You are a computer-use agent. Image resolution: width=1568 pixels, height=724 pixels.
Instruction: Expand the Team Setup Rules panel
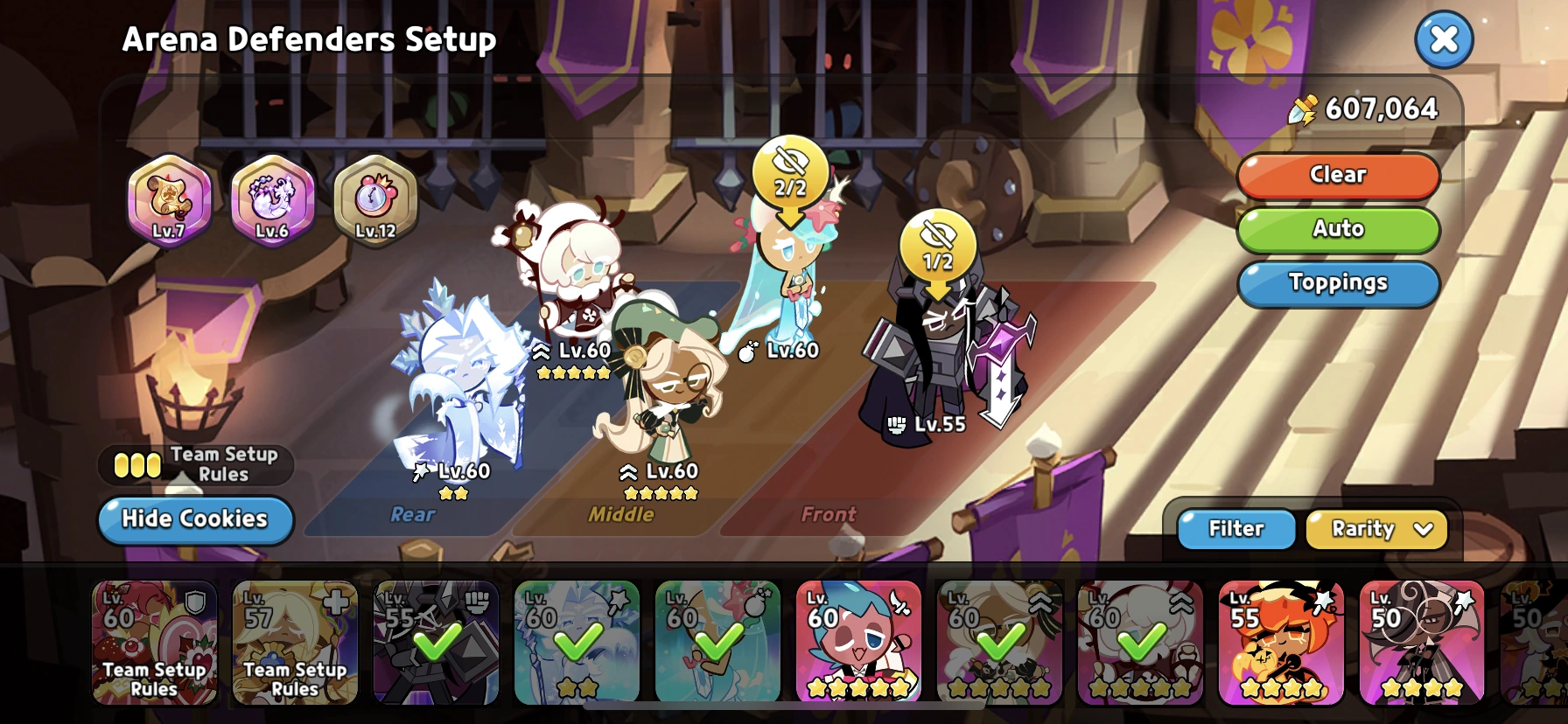(194, 464)
